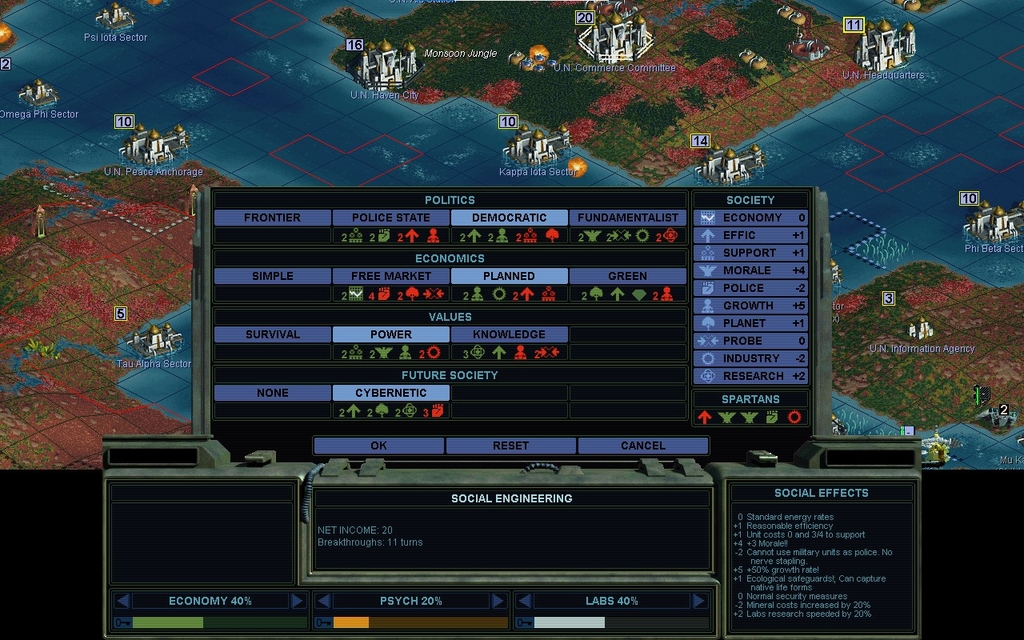Choose Cybernetic future society

point(391,393)
